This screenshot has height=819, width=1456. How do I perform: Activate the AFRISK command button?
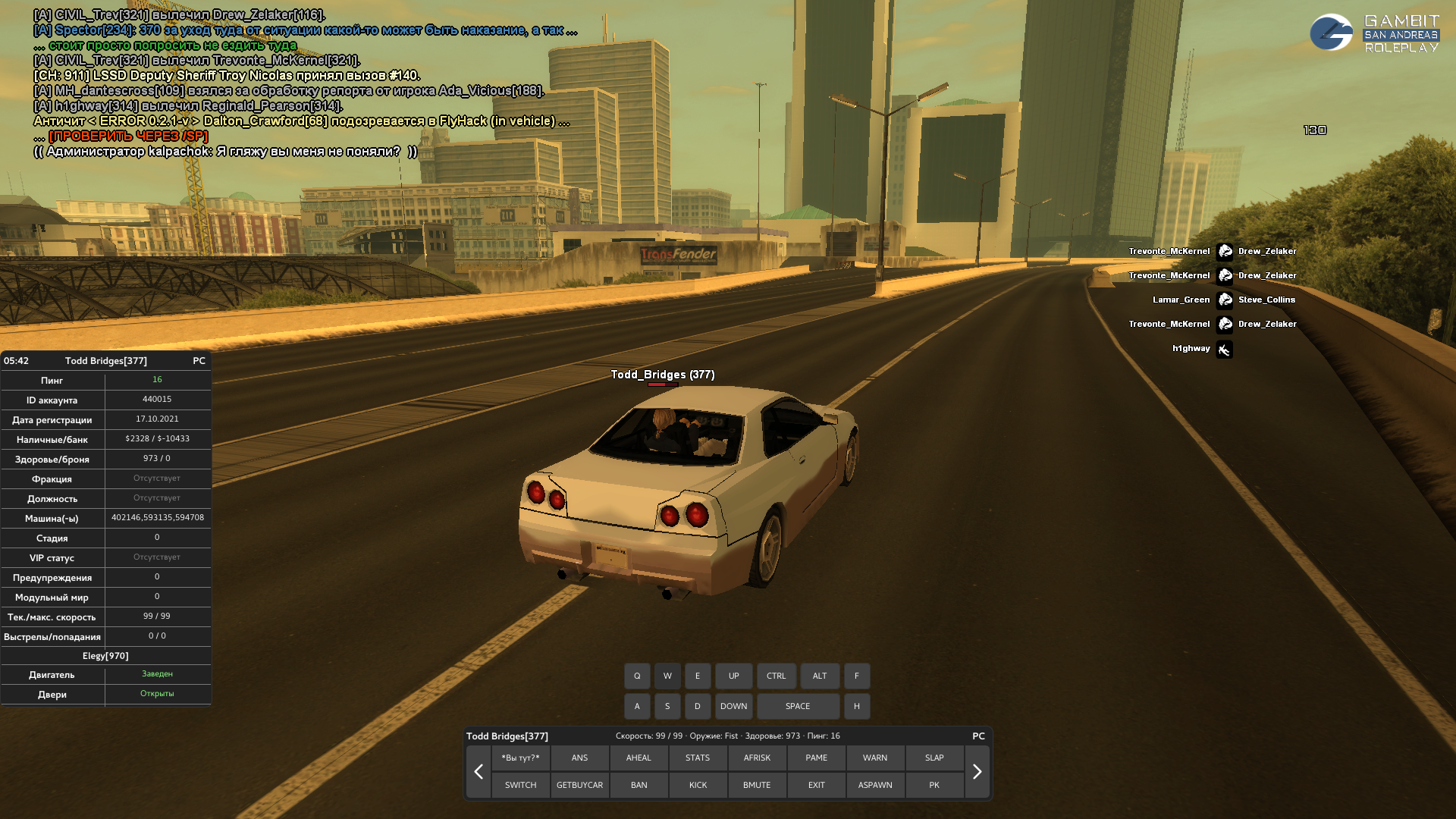(757, 758)
